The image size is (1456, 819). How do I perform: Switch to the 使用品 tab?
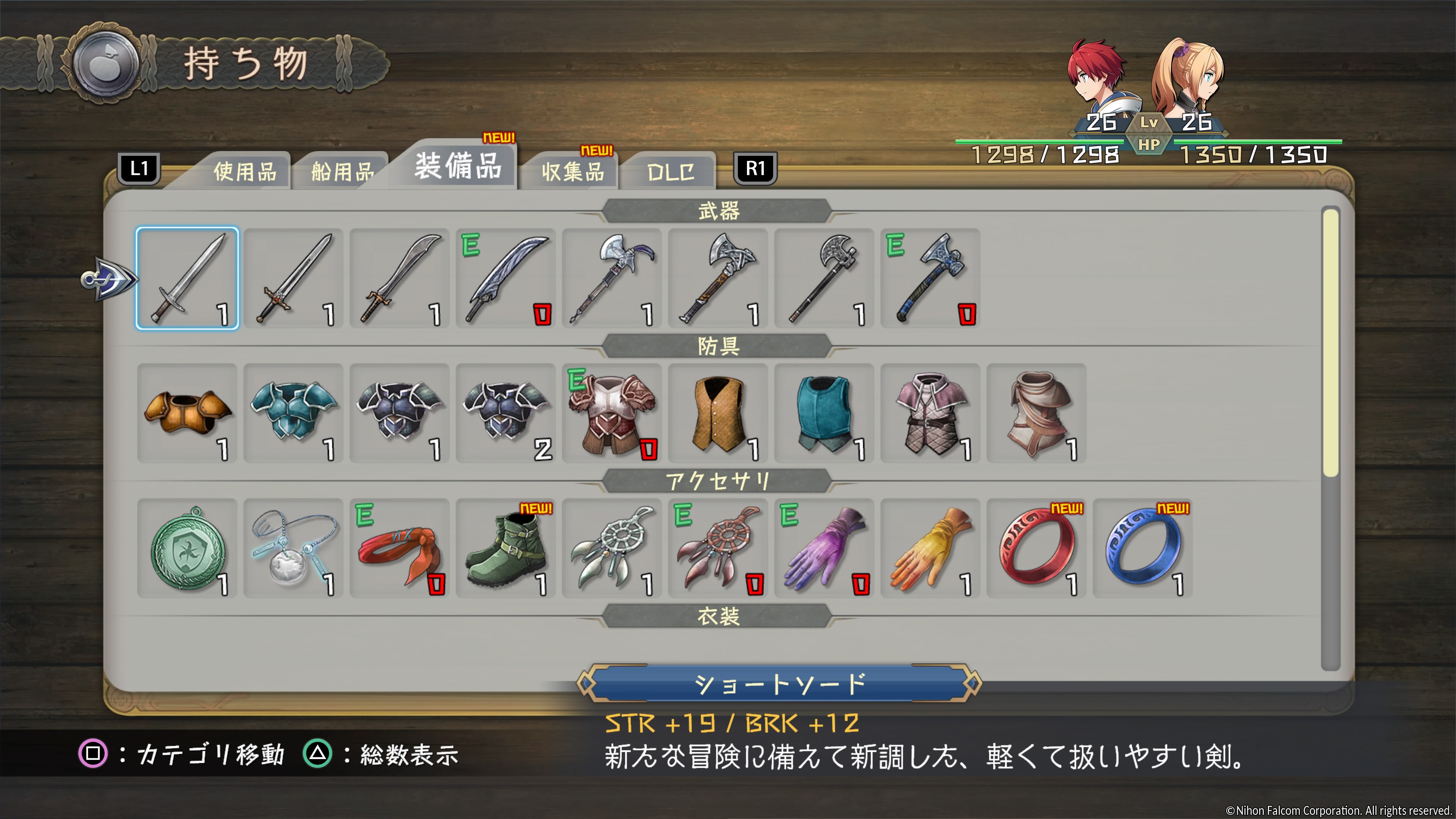(244, 171)
